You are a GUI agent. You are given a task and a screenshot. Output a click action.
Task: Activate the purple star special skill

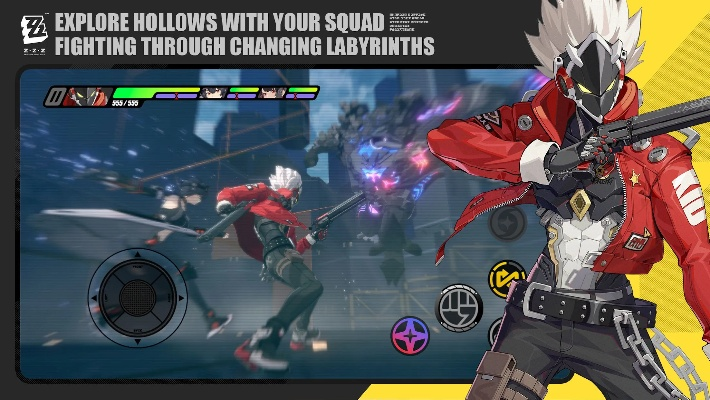(410, 336)
